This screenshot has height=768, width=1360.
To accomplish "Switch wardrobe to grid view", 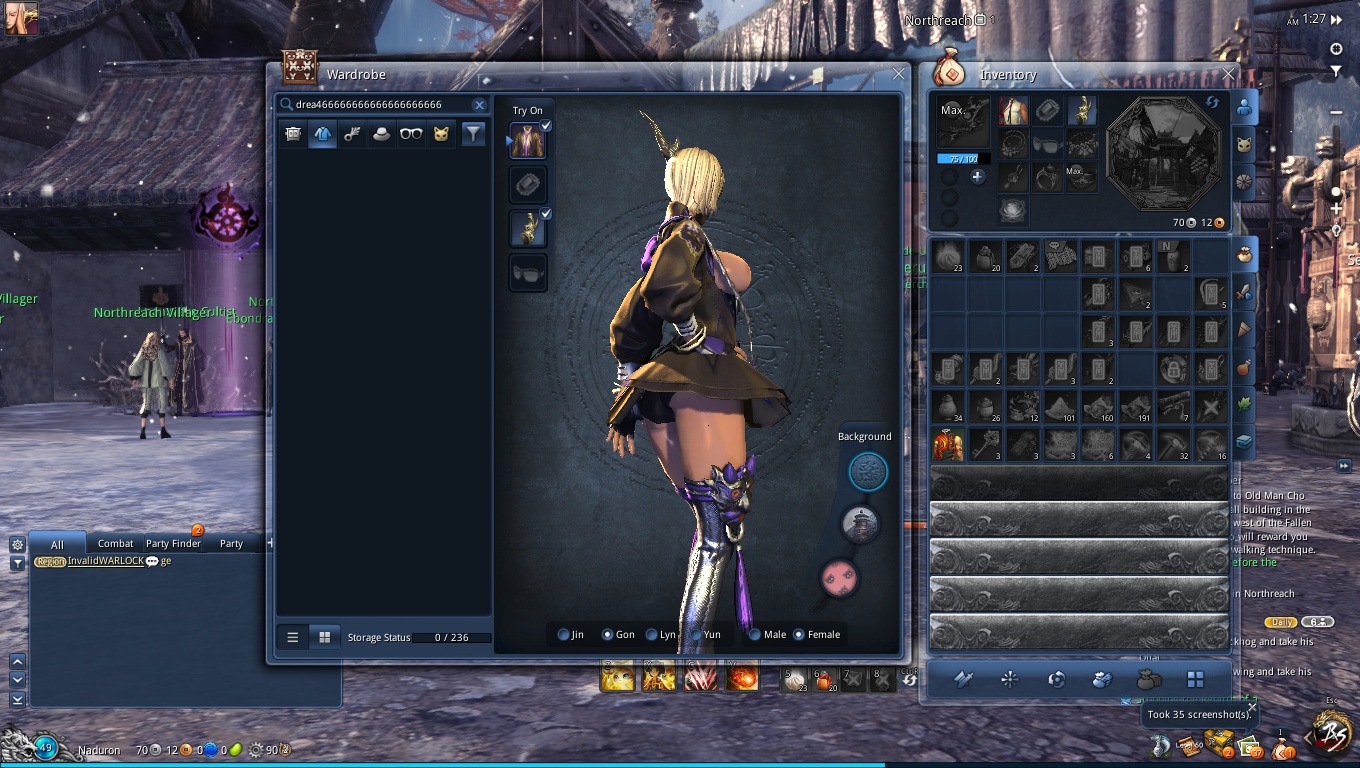I will click(324, 637).
